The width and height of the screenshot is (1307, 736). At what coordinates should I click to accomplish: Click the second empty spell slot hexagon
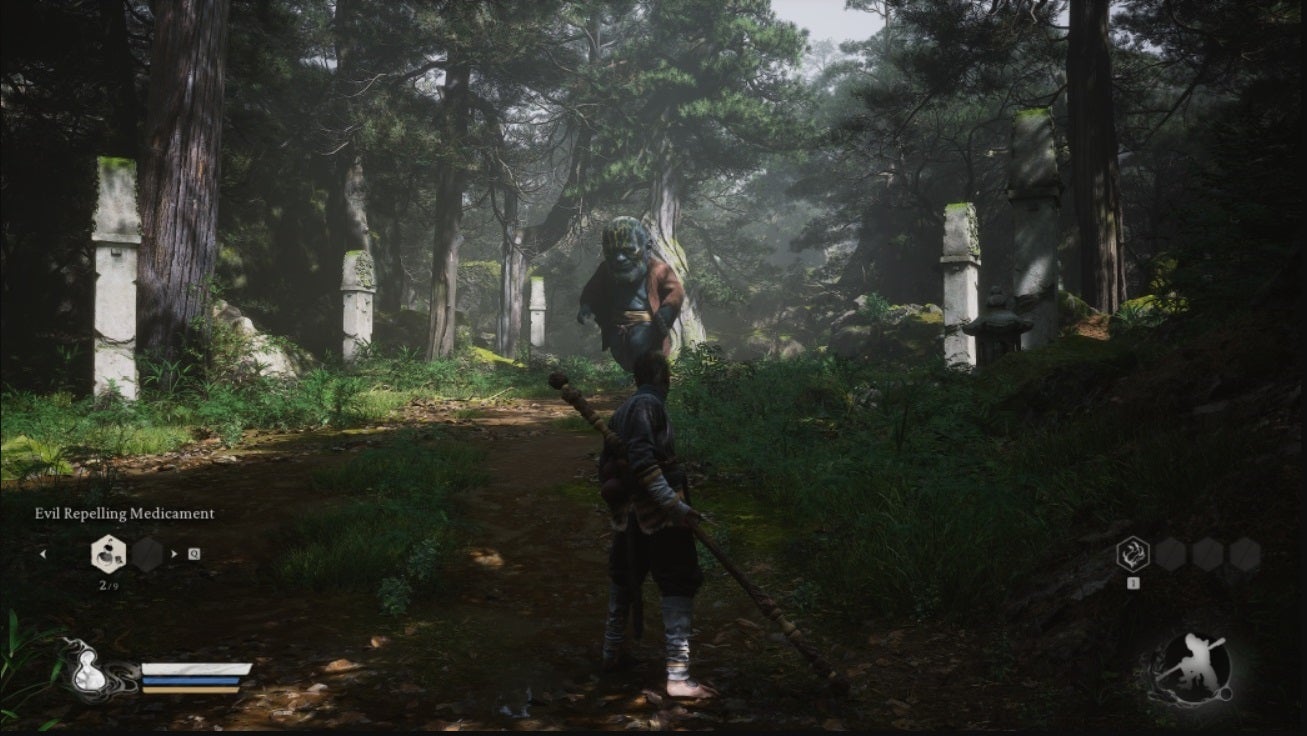tap(1209, 555)
